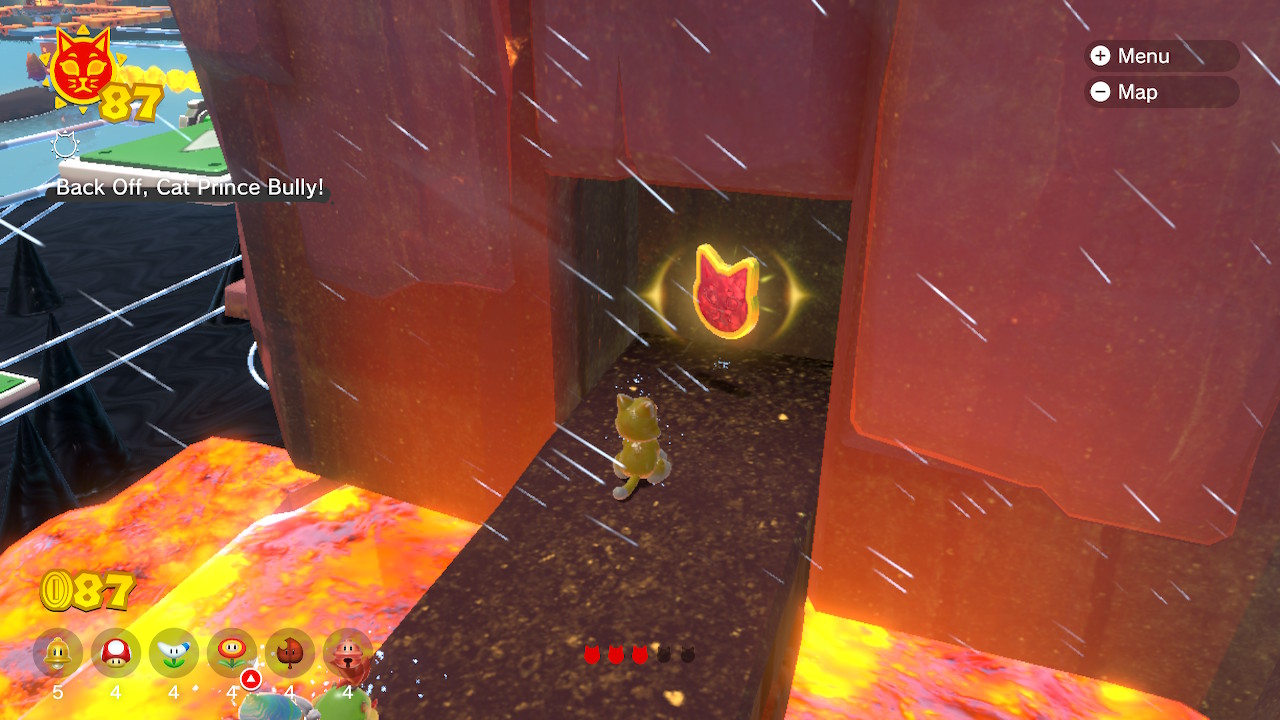The image size is (1280, 720).
Task: Choose the Boomerang Flower reserve item
Action: [x=174, y=654]
